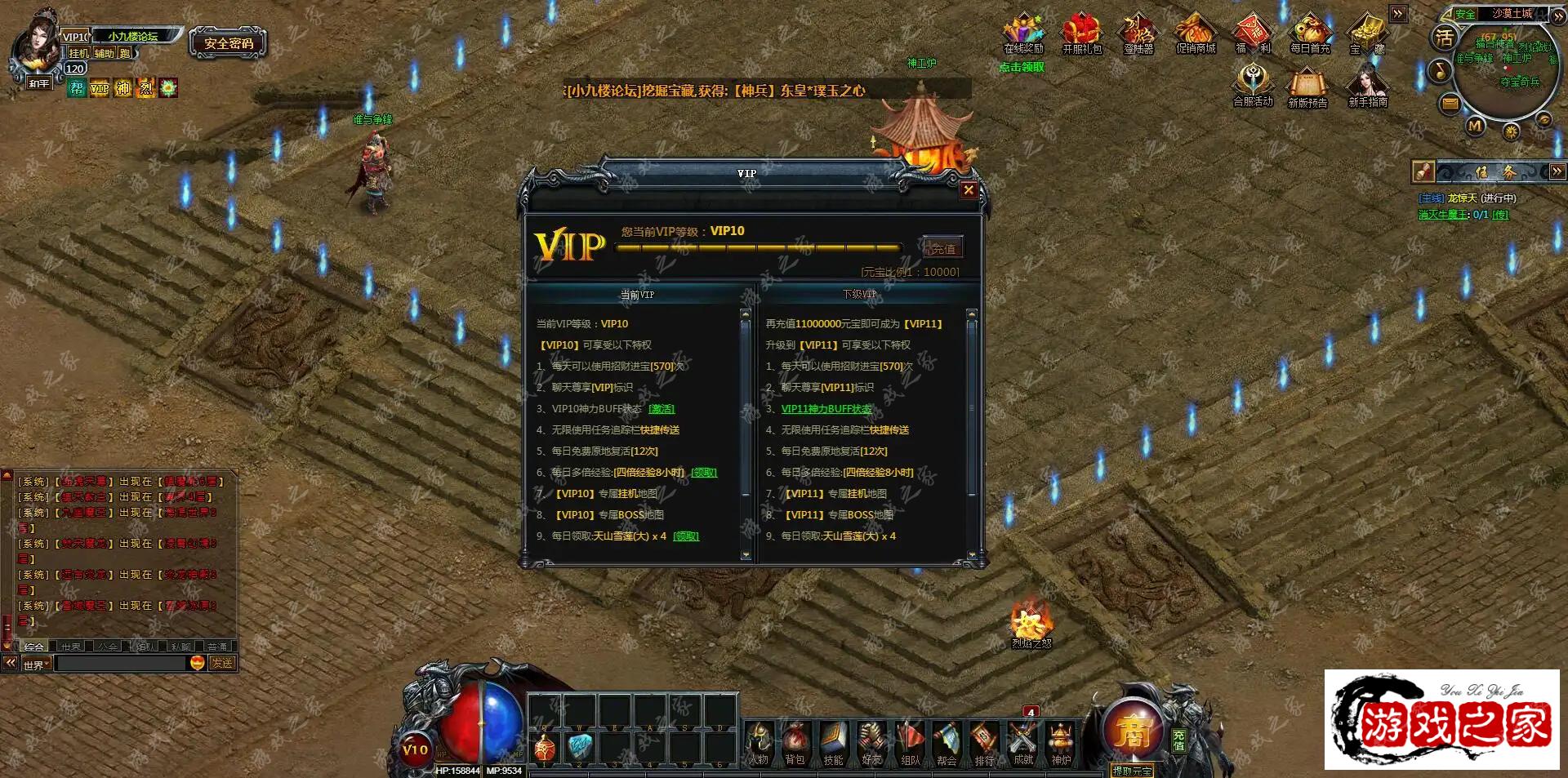The width and height of the screenshot is (1568, 778).
Task: Open the 新手指南 newbie guide icon
Action: [x=1366, y=86]
